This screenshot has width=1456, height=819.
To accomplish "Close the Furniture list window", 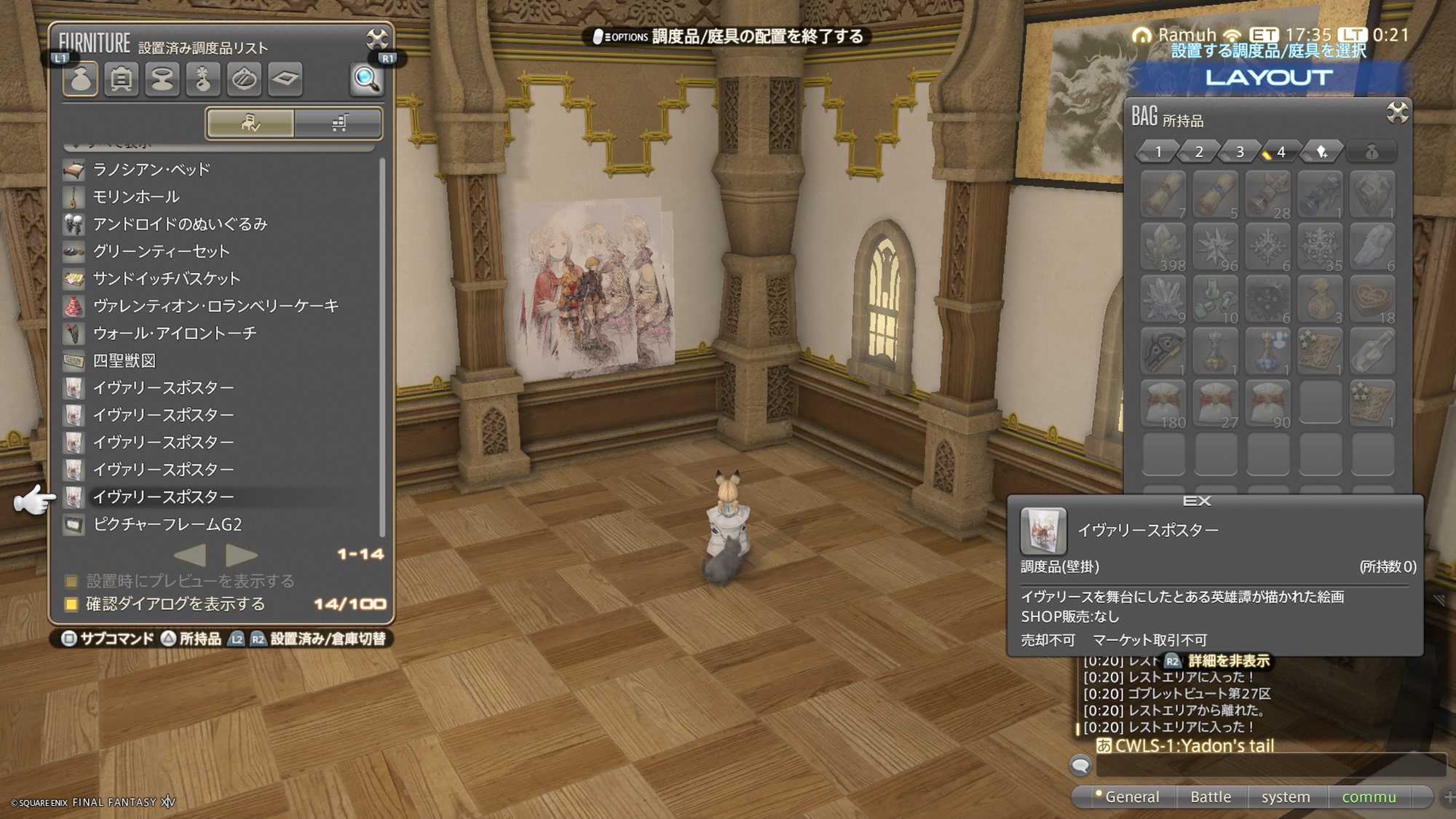I will point(376,39).
